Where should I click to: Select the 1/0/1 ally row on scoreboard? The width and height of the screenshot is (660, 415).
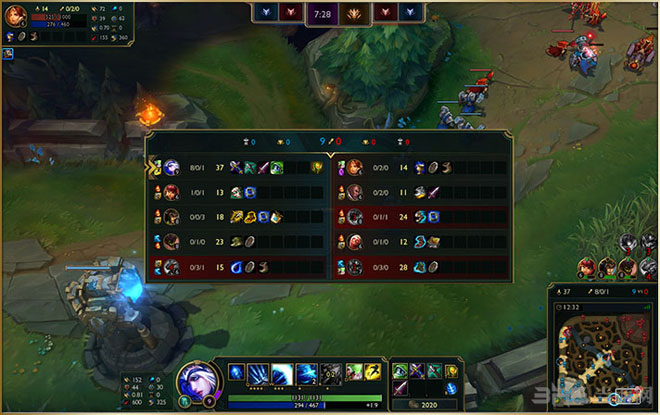[x=240, y=192]
